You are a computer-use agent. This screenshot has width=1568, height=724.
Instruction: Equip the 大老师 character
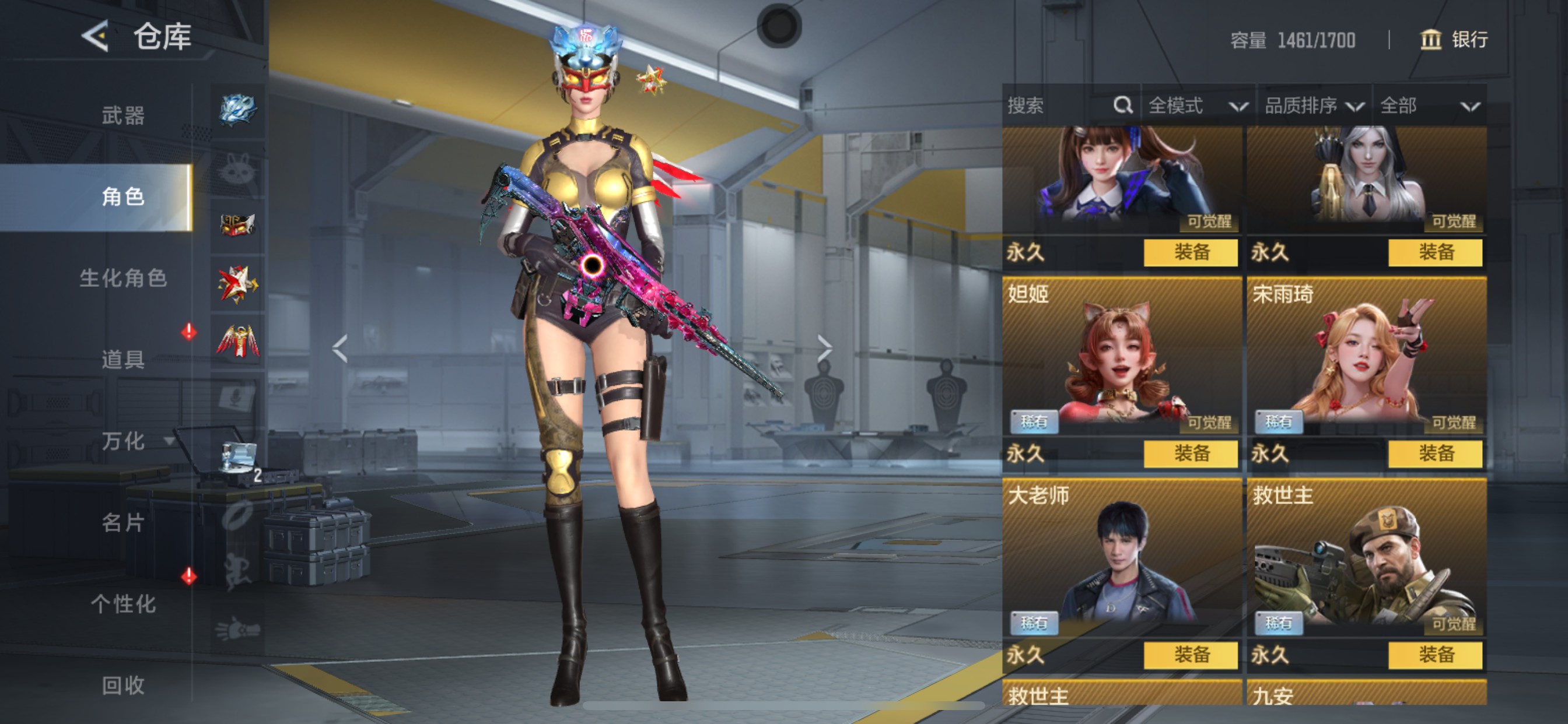(1190, 655)
